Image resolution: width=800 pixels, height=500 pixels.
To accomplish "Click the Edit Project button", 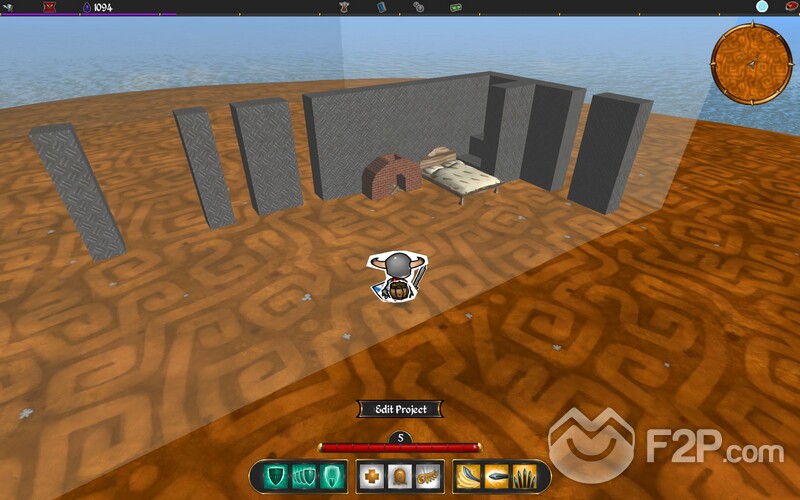I will [x=399, y=409].
